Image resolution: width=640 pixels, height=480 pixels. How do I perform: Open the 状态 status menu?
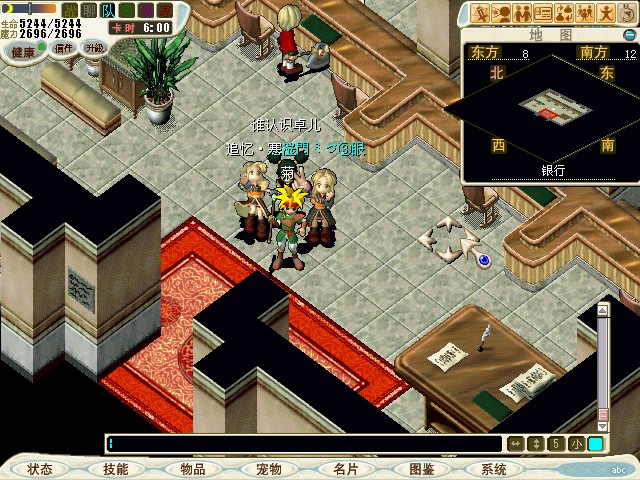click(40, 469)
